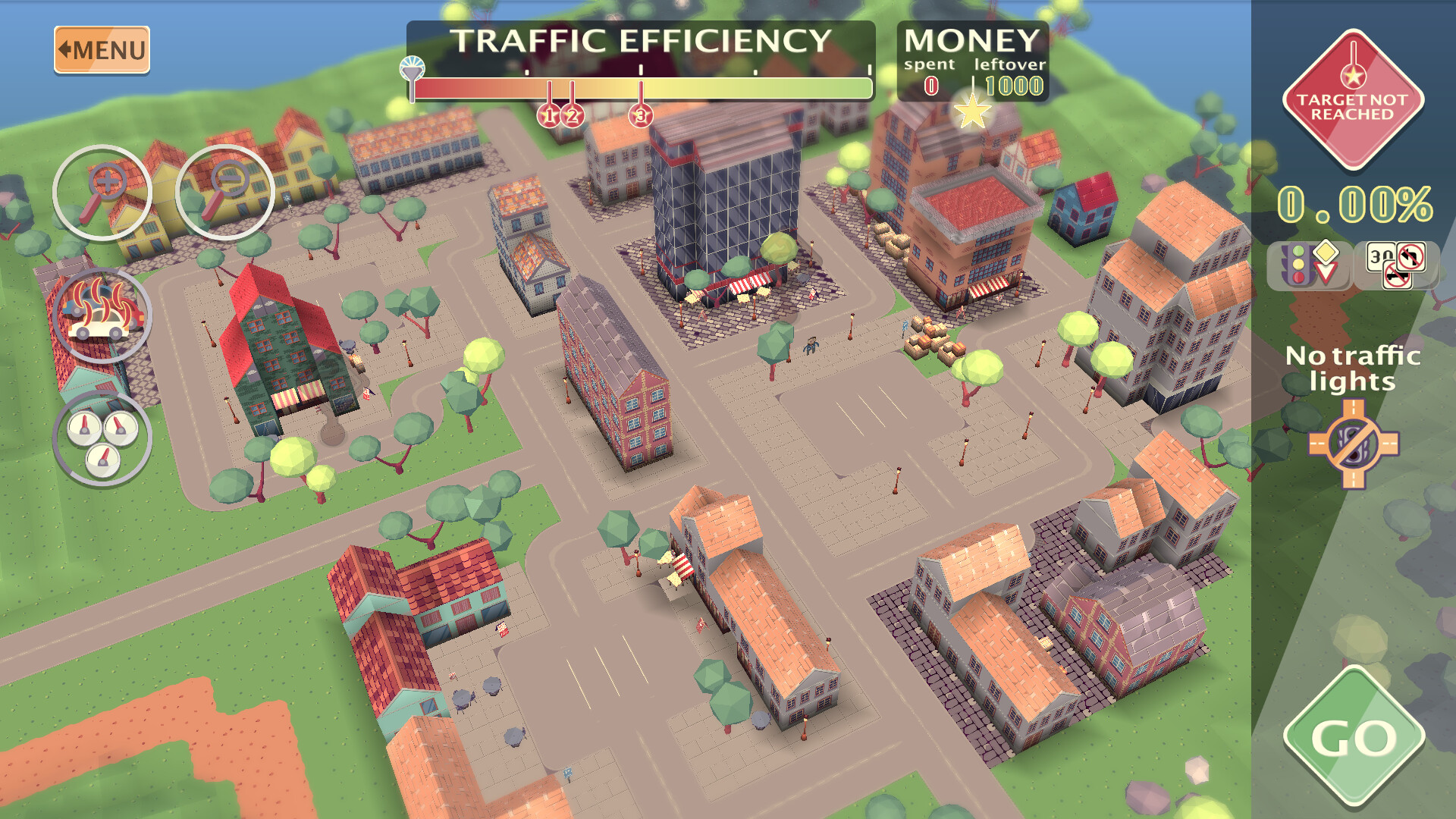Expand star target 2 on efficiency bar
The height and width of the screenshot is (819, 1456).
pos(573,115)
